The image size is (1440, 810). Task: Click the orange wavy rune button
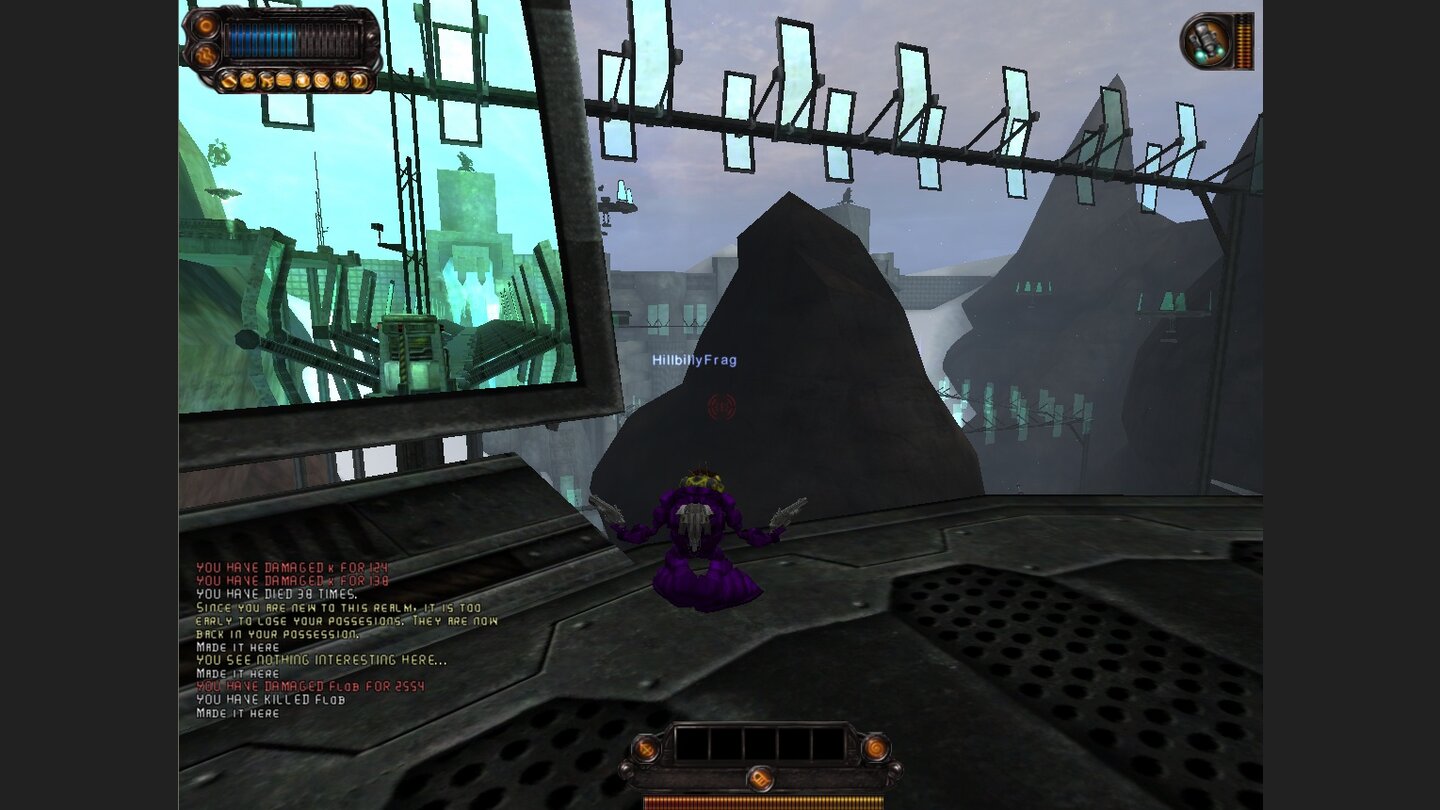coord(207,55)
